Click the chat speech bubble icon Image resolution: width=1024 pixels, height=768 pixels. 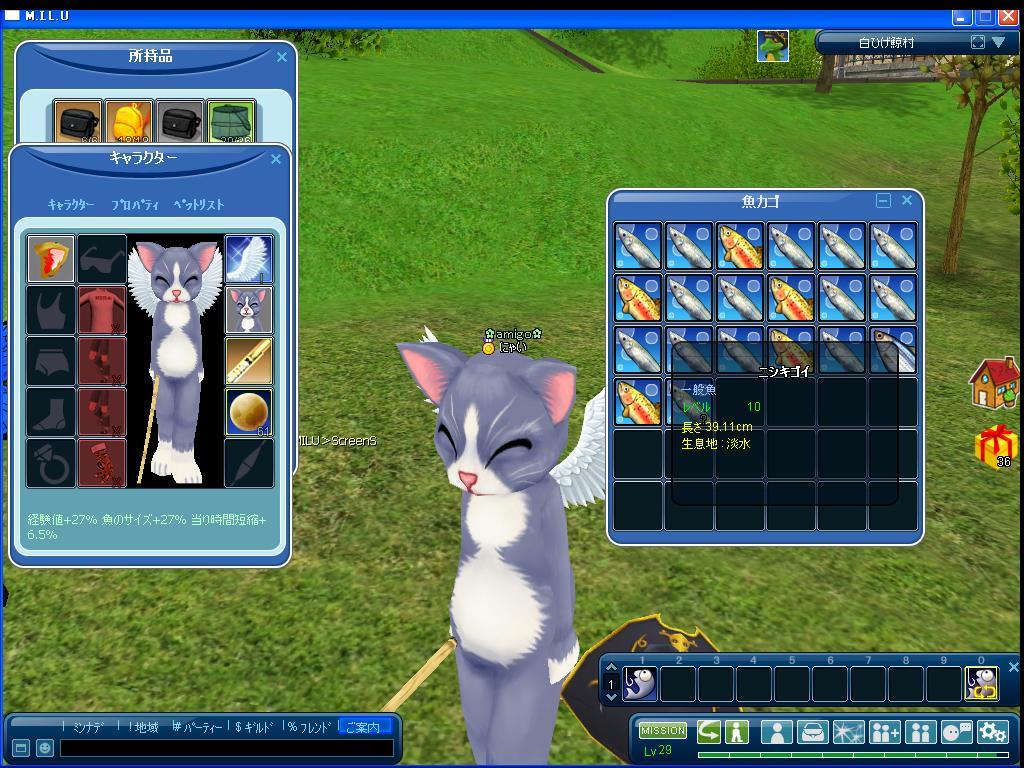coord(956,731)
